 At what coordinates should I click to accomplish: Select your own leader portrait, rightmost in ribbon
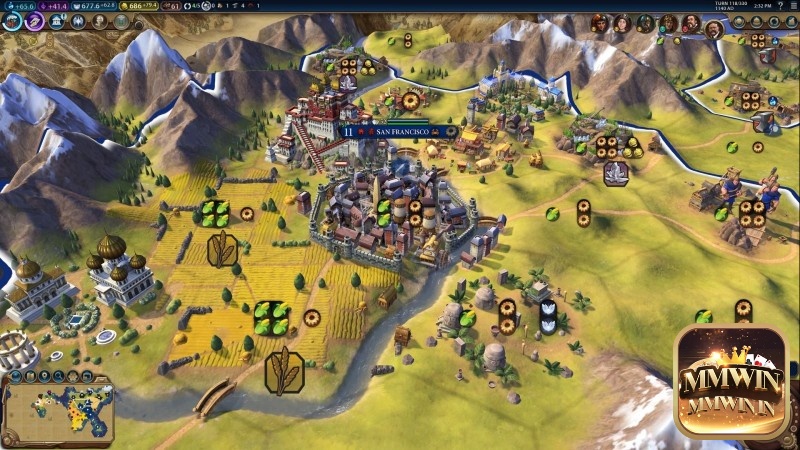[715, 28]
